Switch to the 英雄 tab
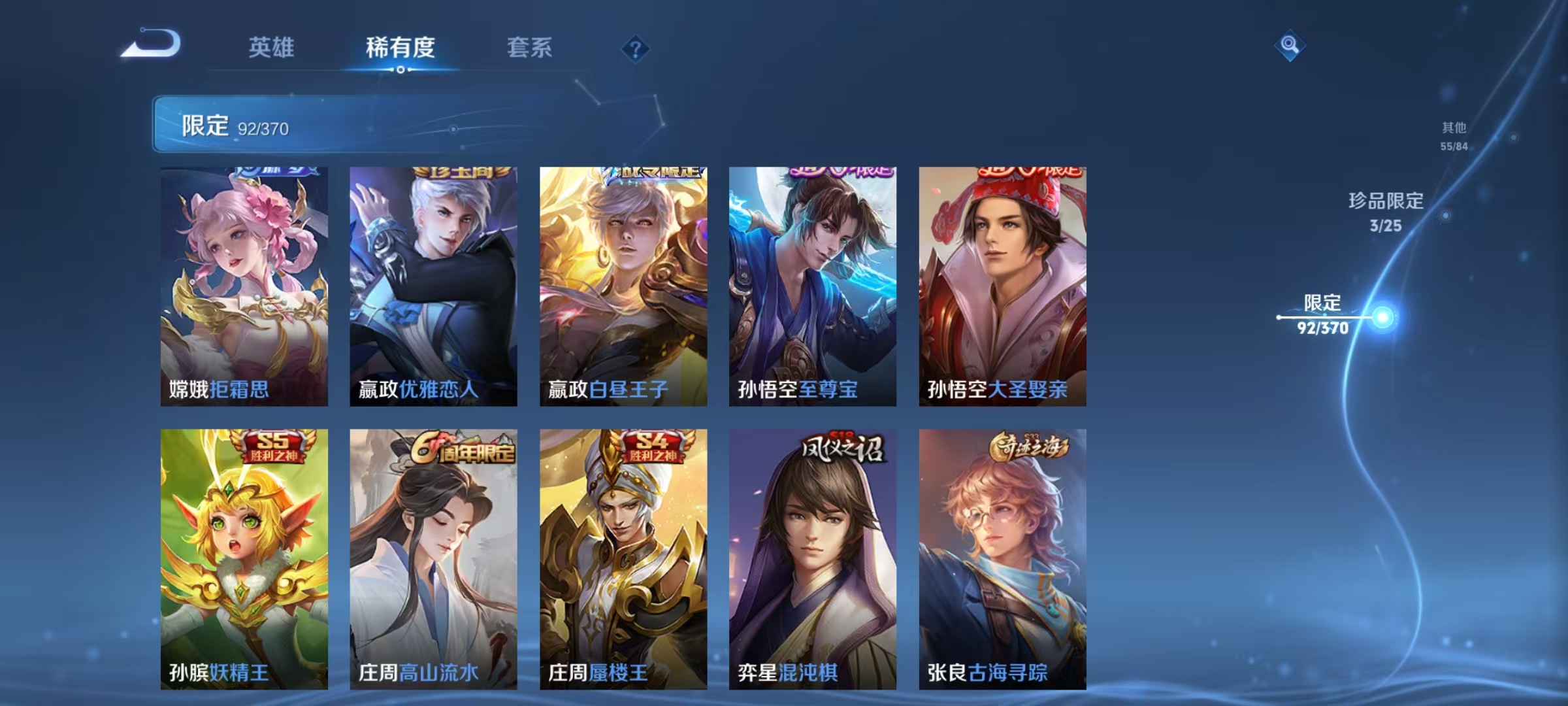1568x706 pixels. pyautogui.click(x=272, y=47)
